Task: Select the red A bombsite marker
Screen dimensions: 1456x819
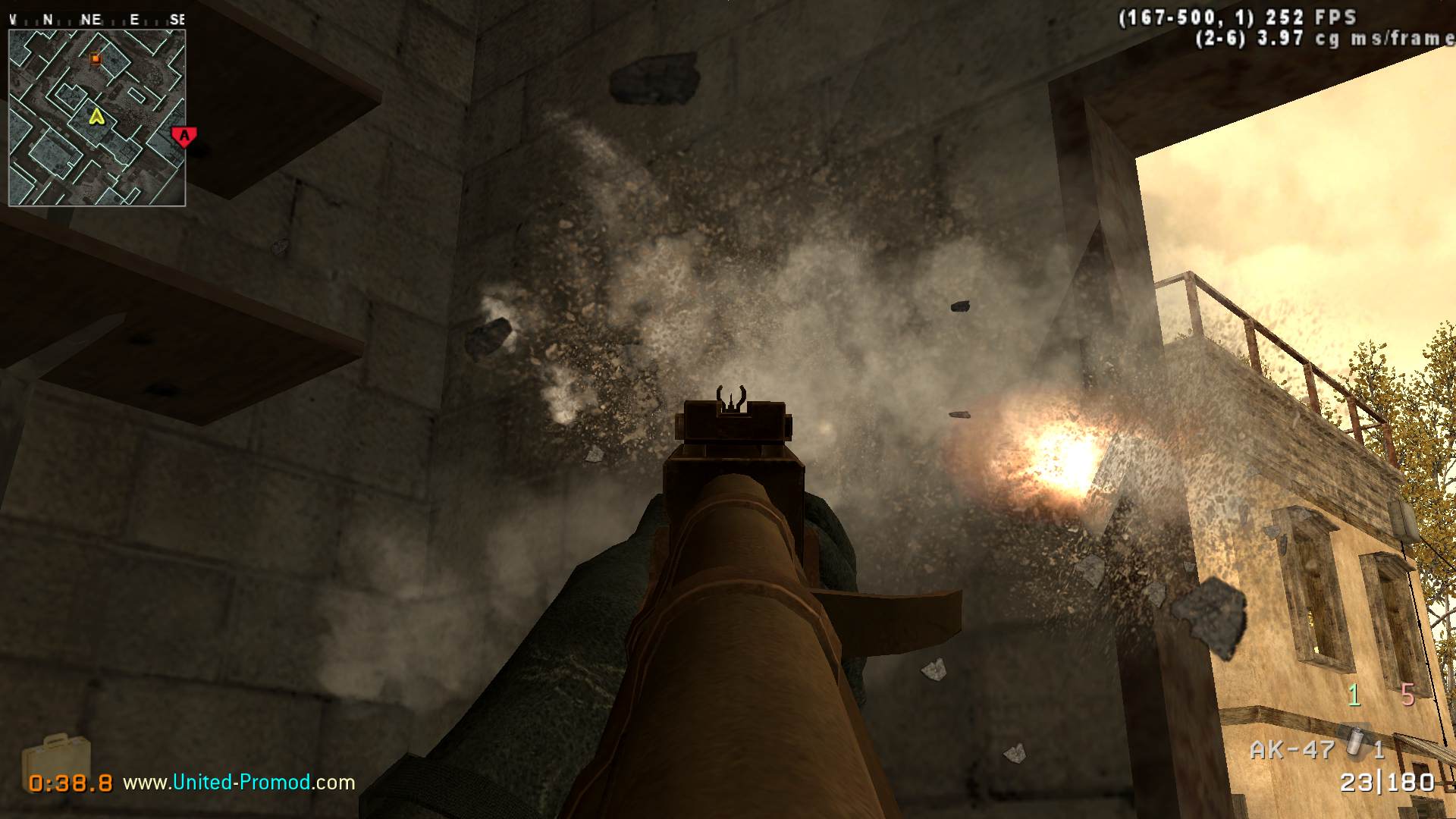Action: 184,136
